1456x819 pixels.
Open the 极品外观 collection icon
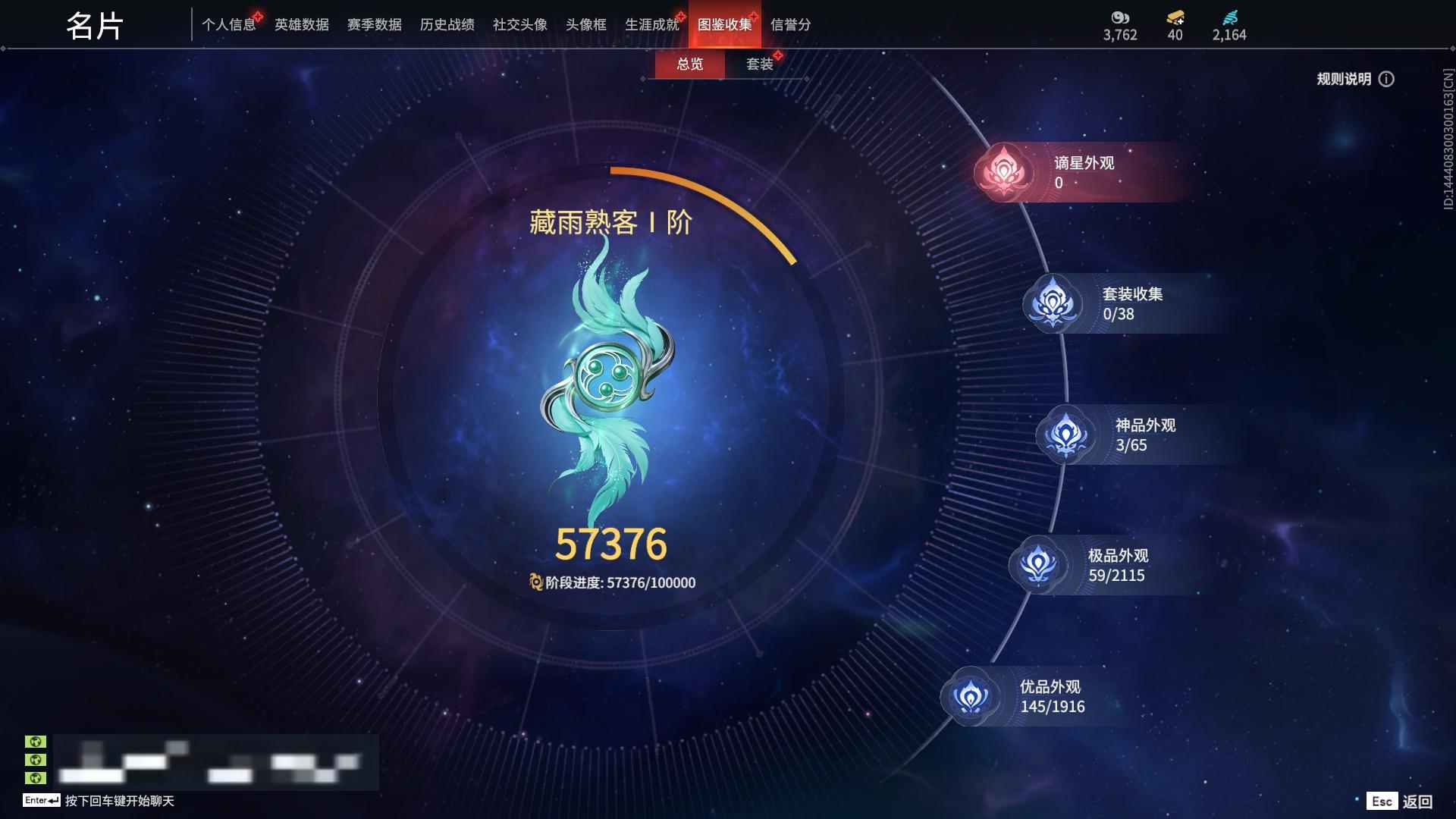click(1039, 564)
